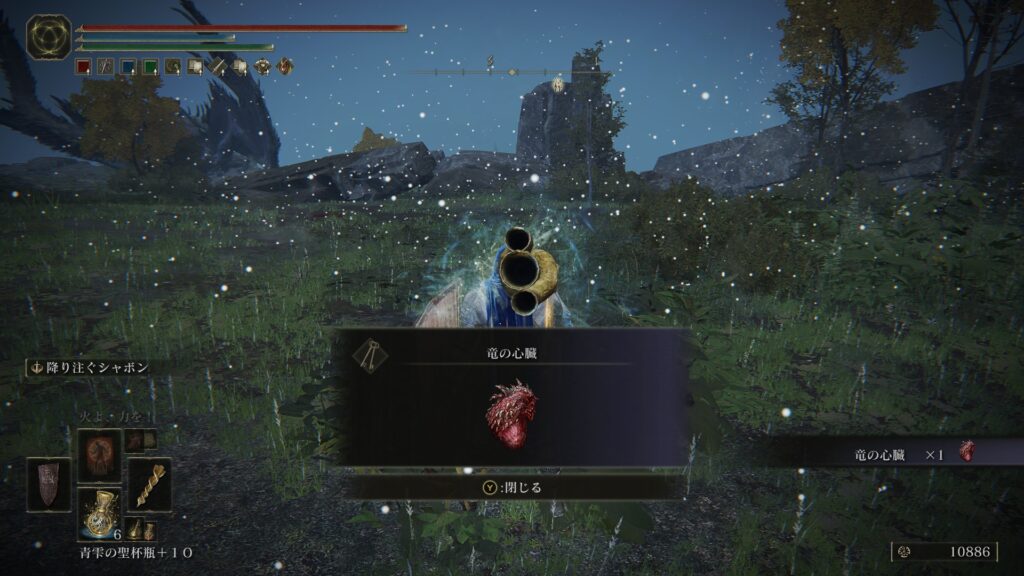Choose the left-hand shield slot

(49, 485)
